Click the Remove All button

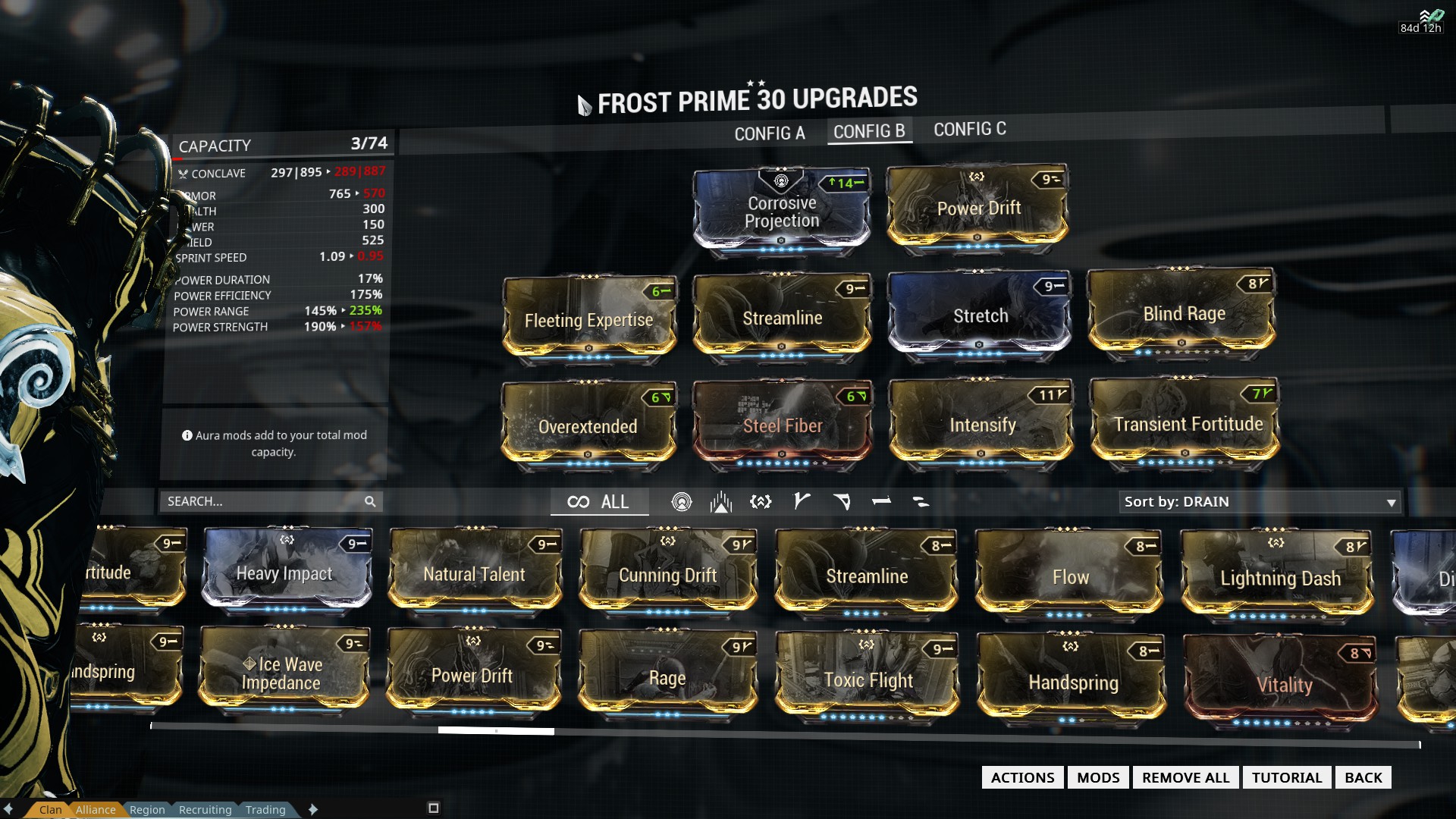tap(1185, 777)
